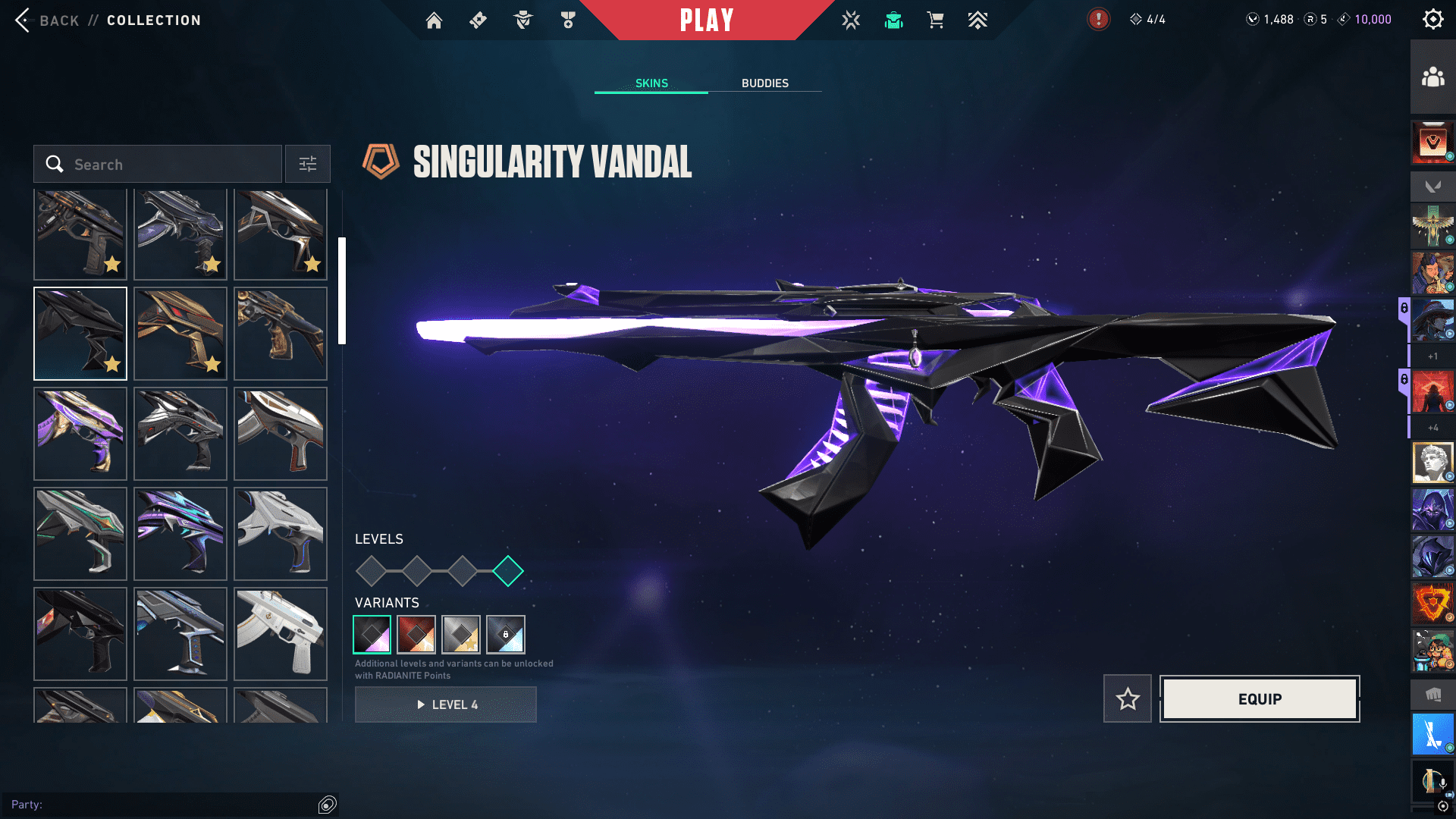
Task: Favorite this skin with the star button
Action: tap(1128, 699)
